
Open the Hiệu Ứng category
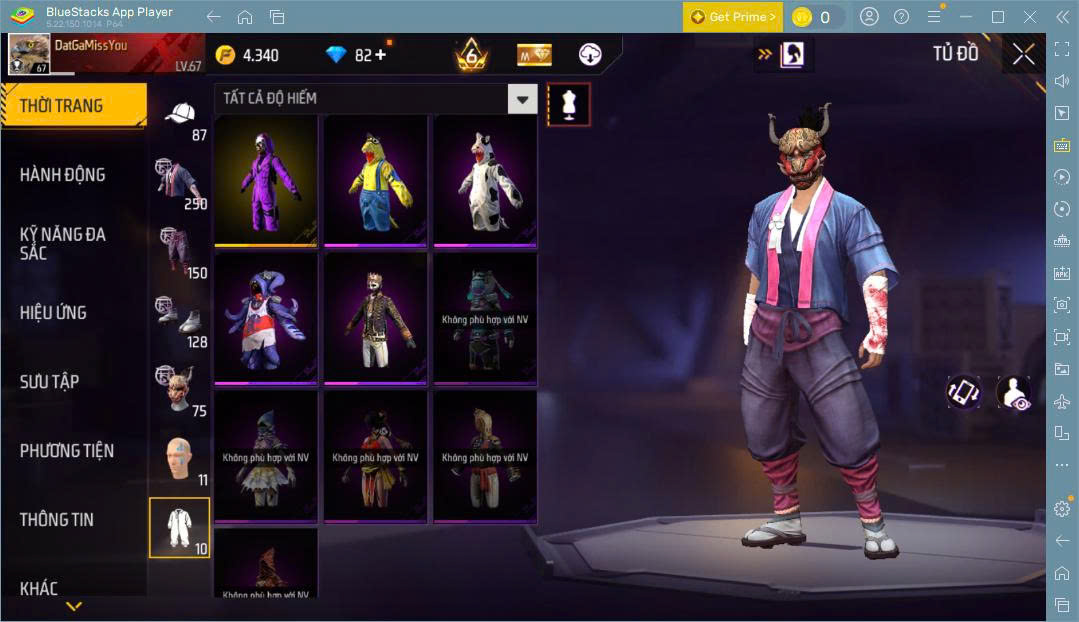click(x=53, y=313)
